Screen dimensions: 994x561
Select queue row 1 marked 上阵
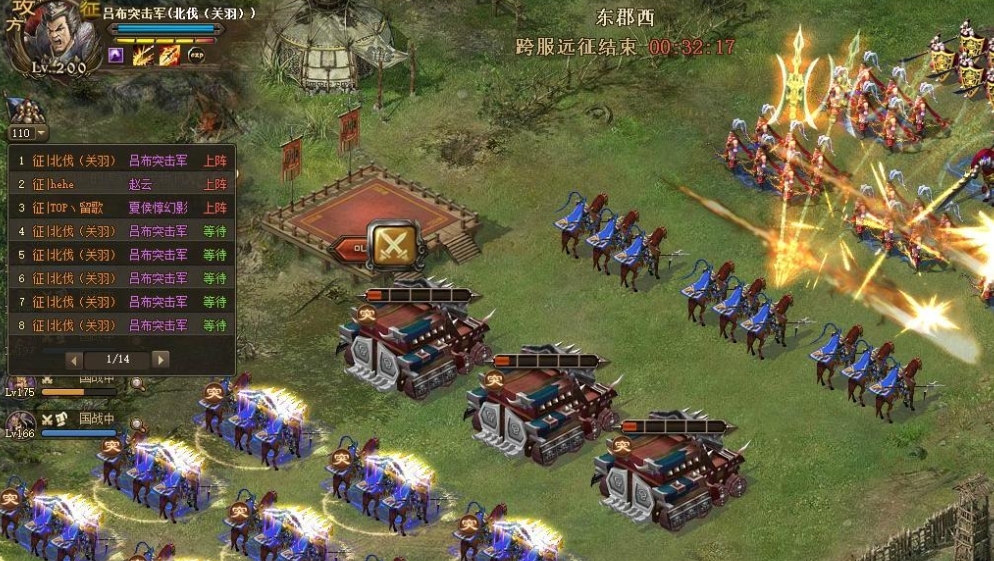point(122,160)
